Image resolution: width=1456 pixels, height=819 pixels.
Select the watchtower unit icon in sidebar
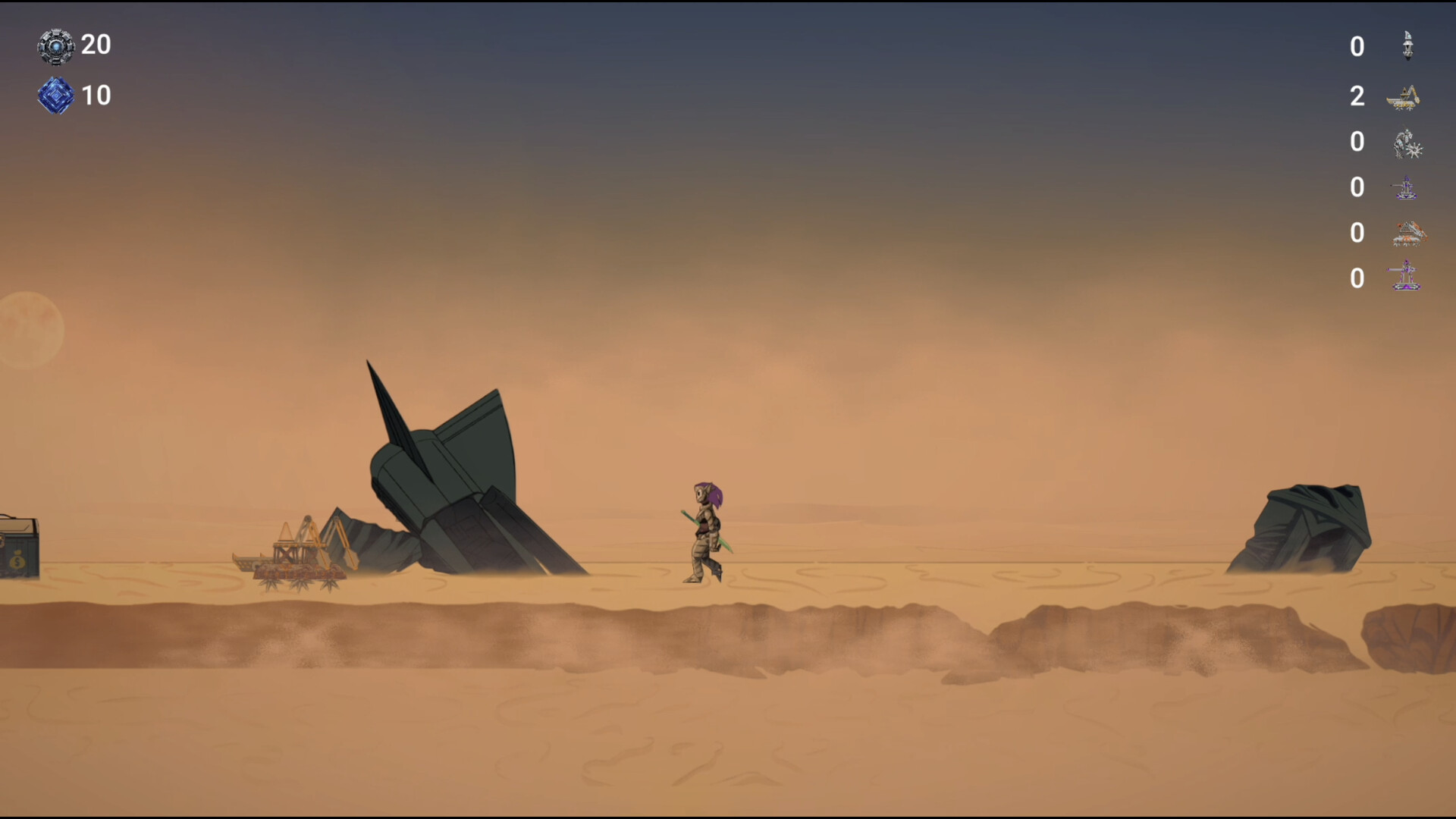point(1407,45)
